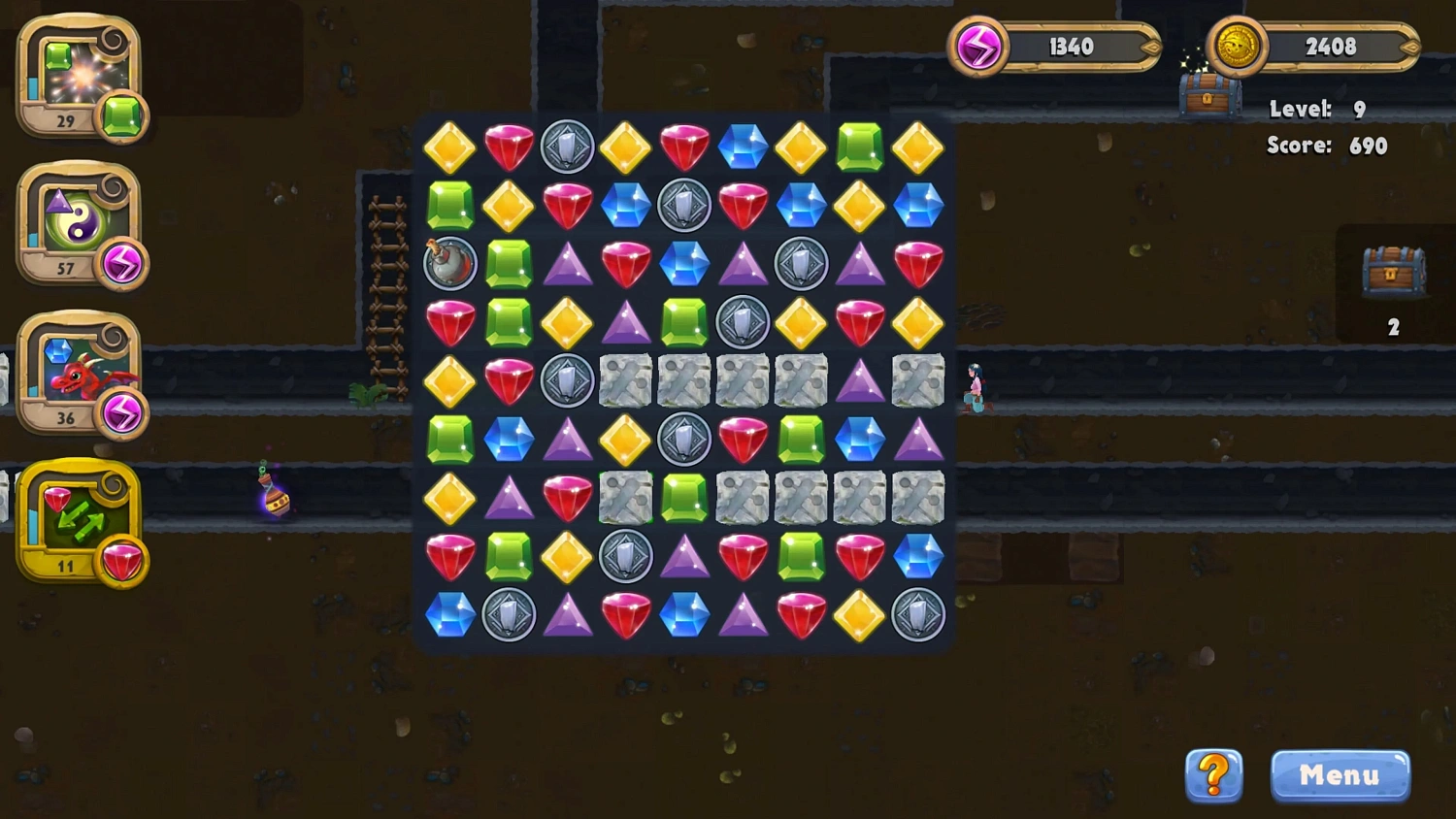Select the firecracker booster with 29 charges
This screenshot has width=1456, height=819.
point(80,76)
